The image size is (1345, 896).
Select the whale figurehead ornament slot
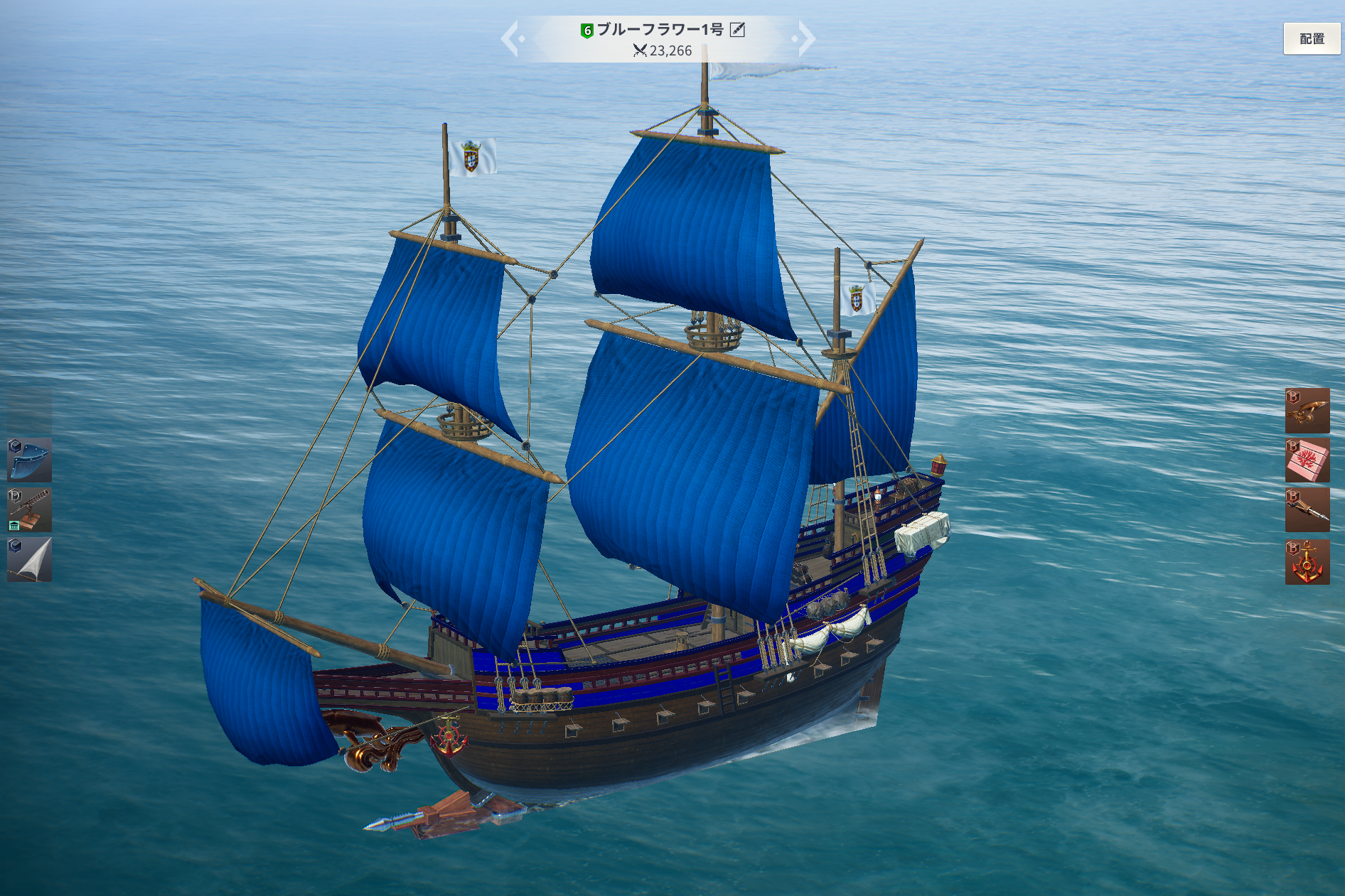1307,411
